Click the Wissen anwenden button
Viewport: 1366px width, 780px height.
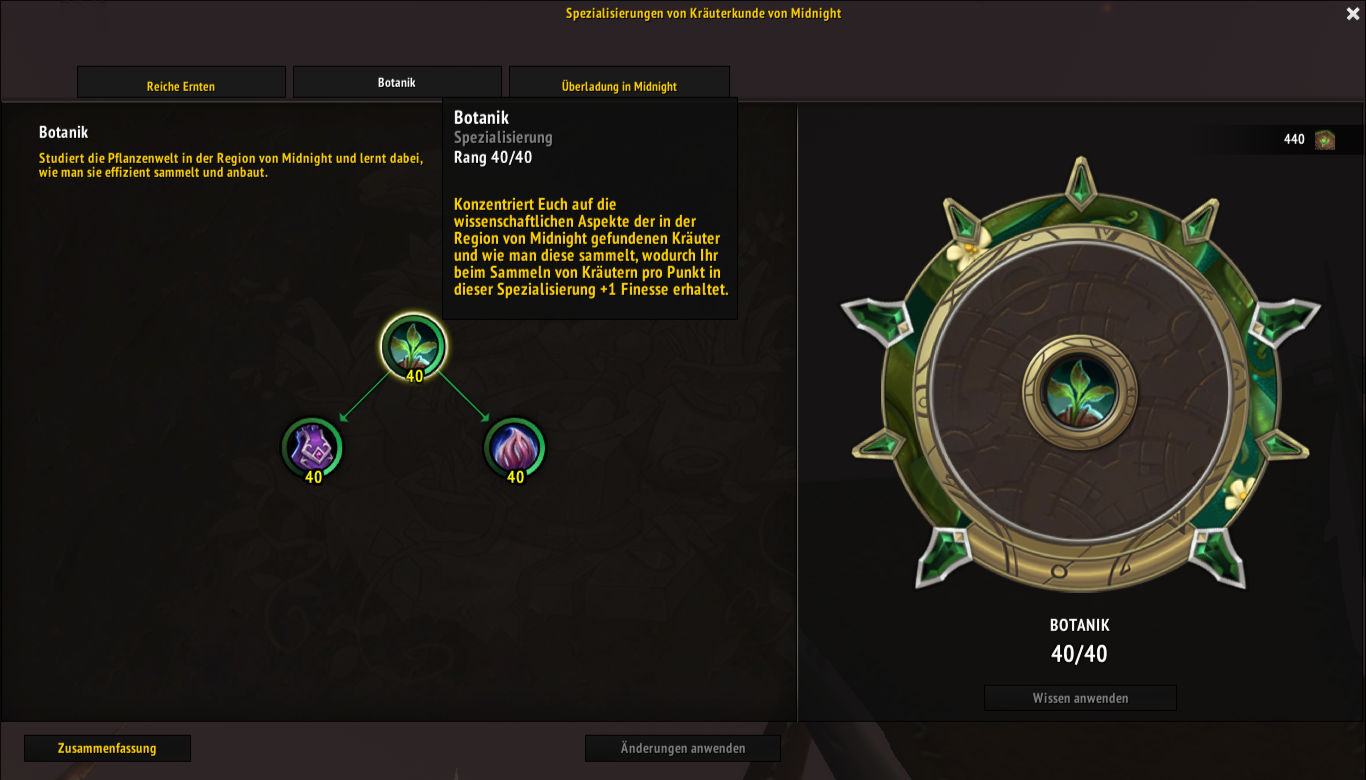[x=1080, y=698]
